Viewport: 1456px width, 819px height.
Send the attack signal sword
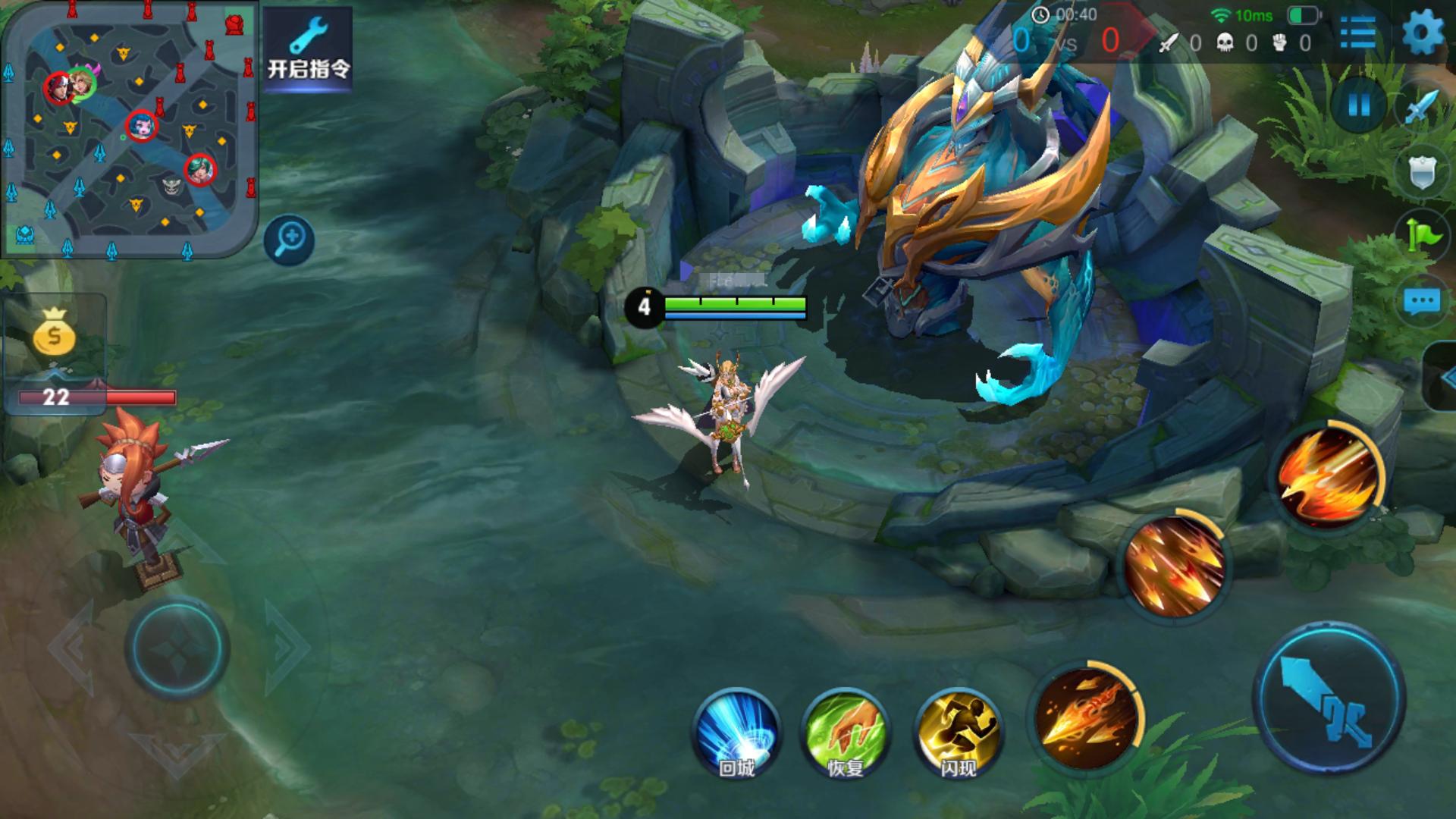pyautogui.click(x=1421, y=106)
